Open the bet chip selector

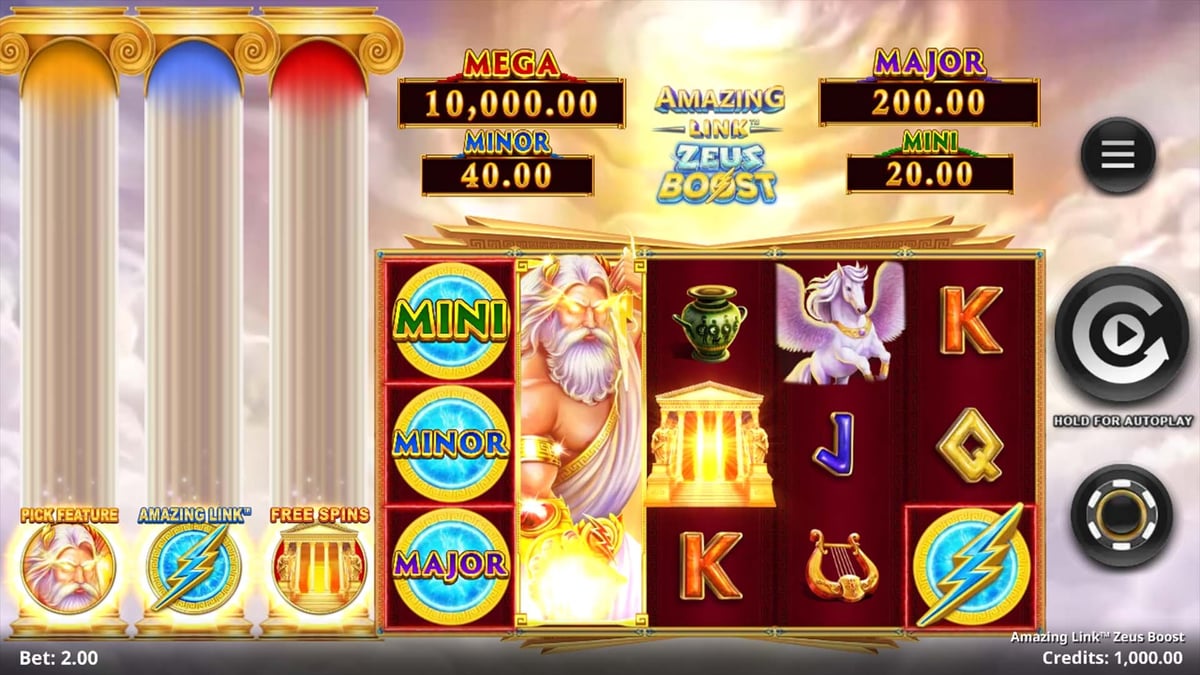[1121, 515]
